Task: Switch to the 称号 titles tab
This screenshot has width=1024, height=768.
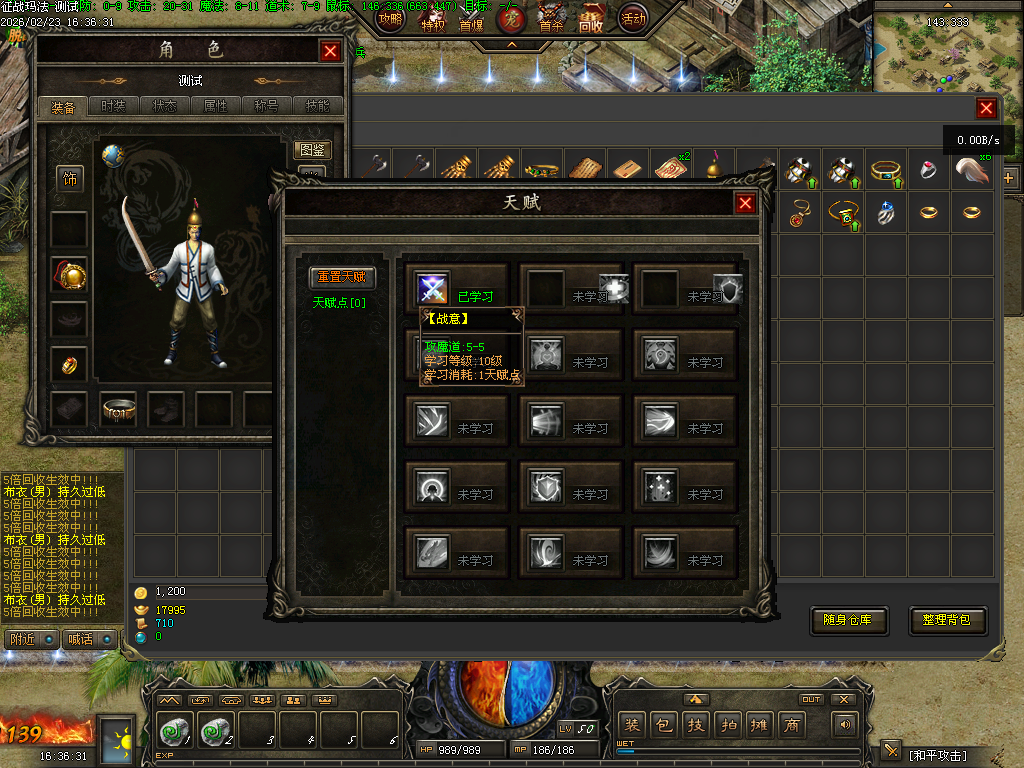Action: click(267, 106)
